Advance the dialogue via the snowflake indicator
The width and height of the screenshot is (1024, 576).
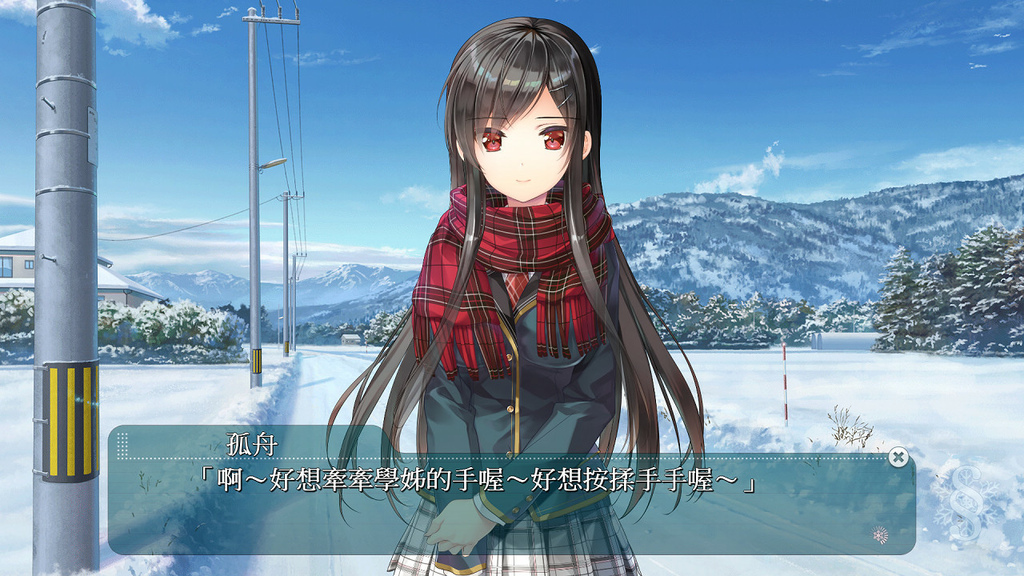880,534
